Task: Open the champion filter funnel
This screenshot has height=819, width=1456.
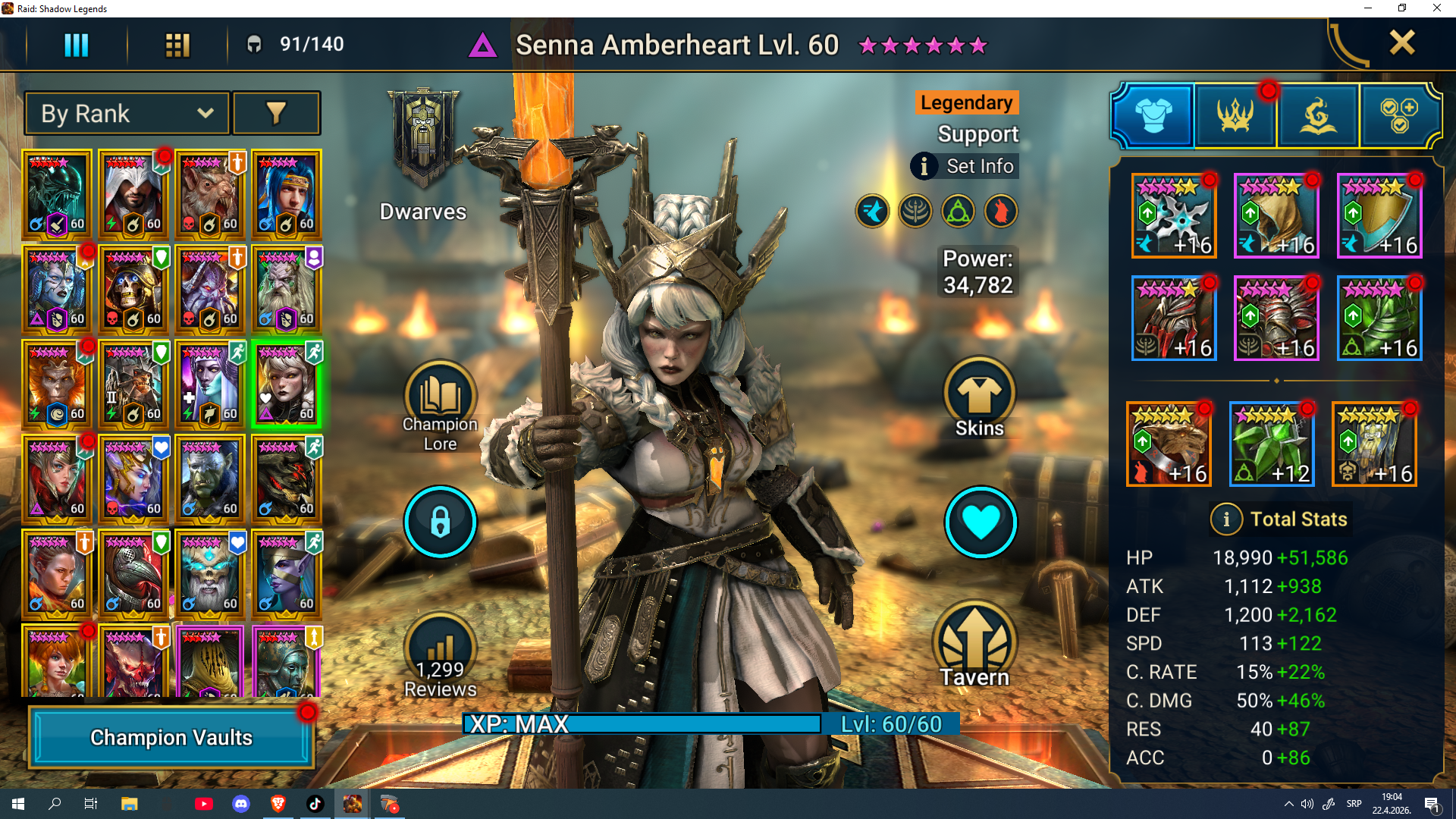Action: pos(276,114)
